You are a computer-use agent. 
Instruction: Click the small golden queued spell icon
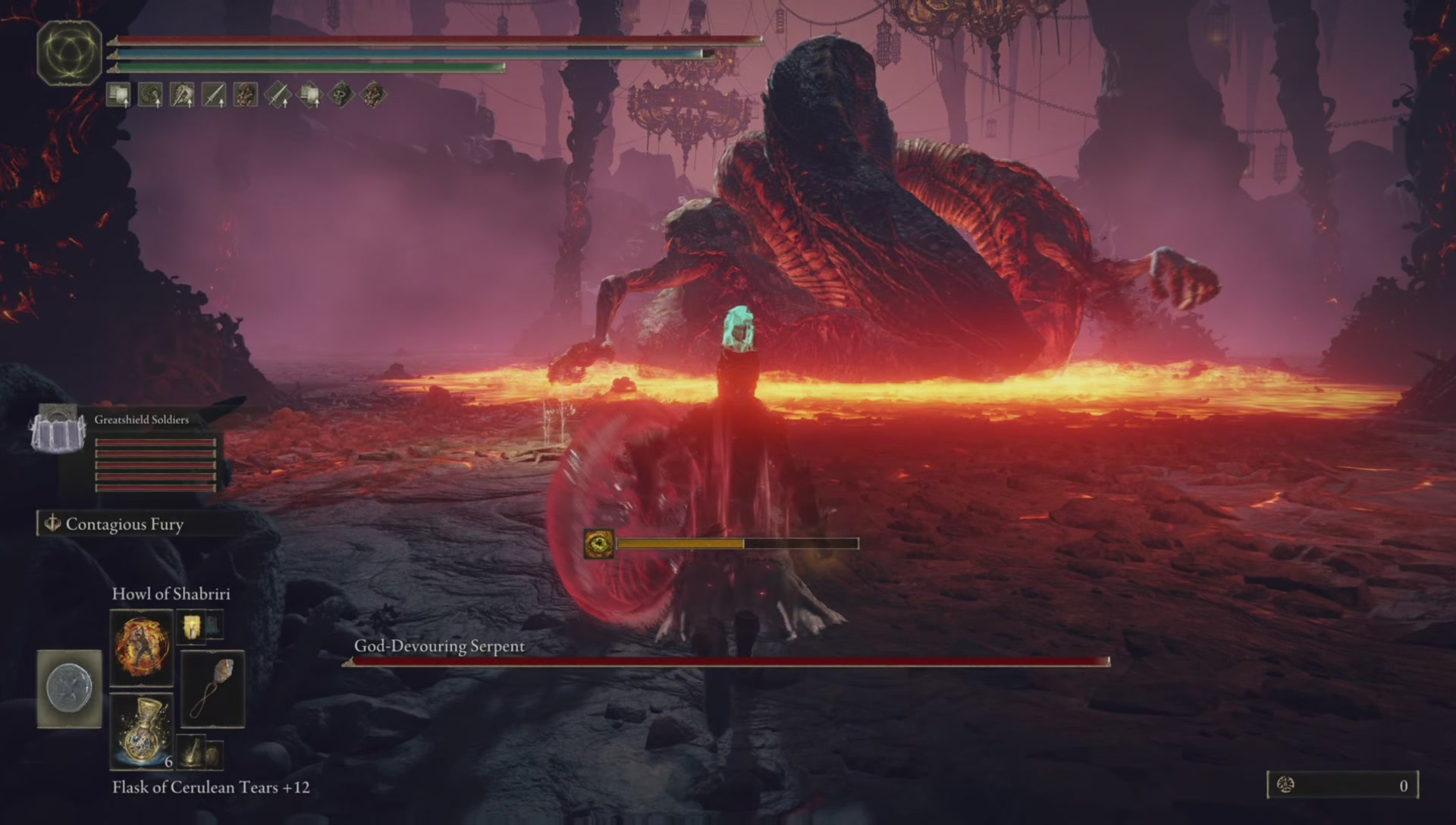[x=190, y=627]
